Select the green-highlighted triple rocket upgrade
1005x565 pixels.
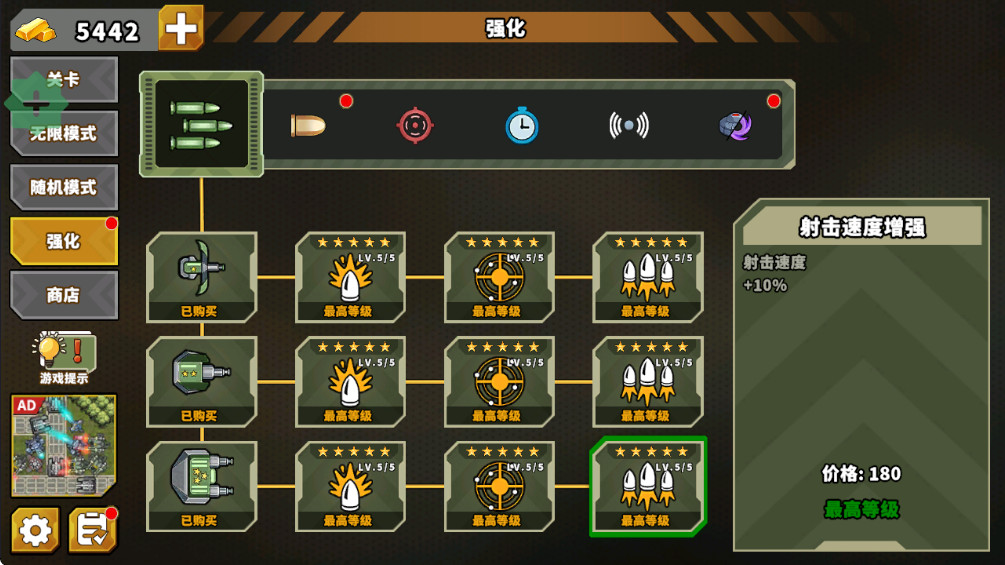coord(648,486)
